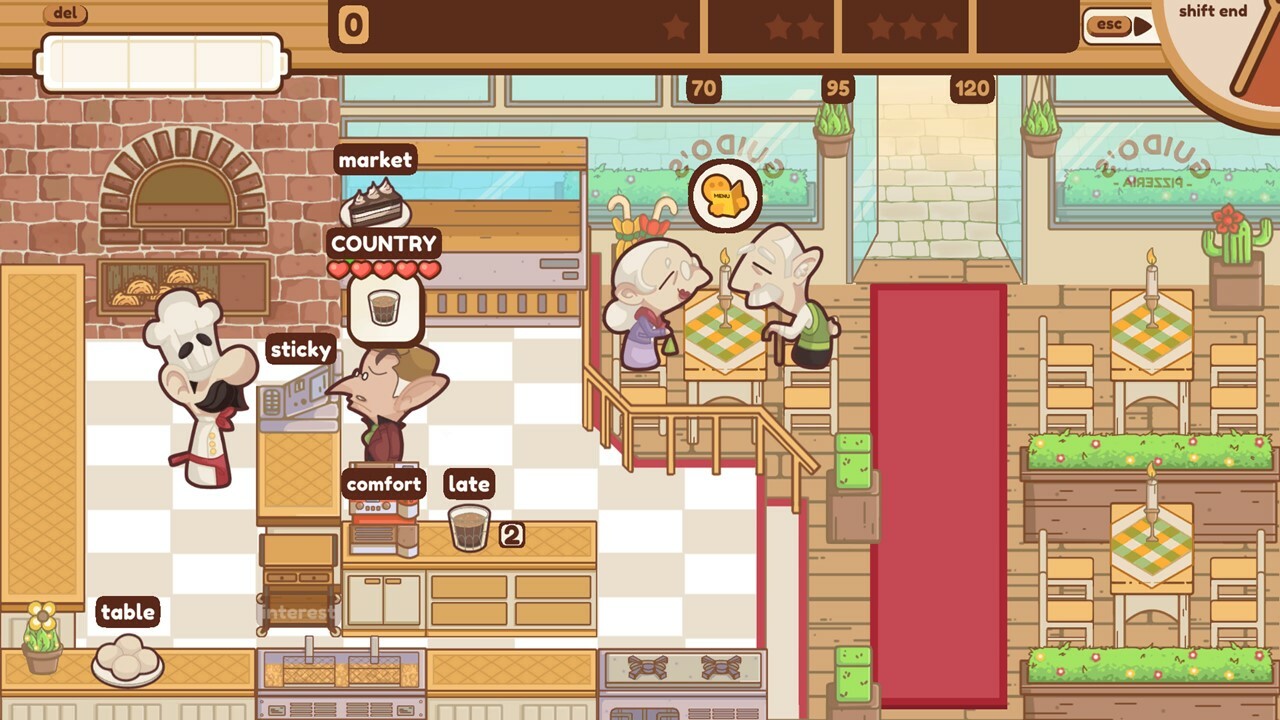
Task: Click the play arrow beside the esc button
Action: 1141,25
